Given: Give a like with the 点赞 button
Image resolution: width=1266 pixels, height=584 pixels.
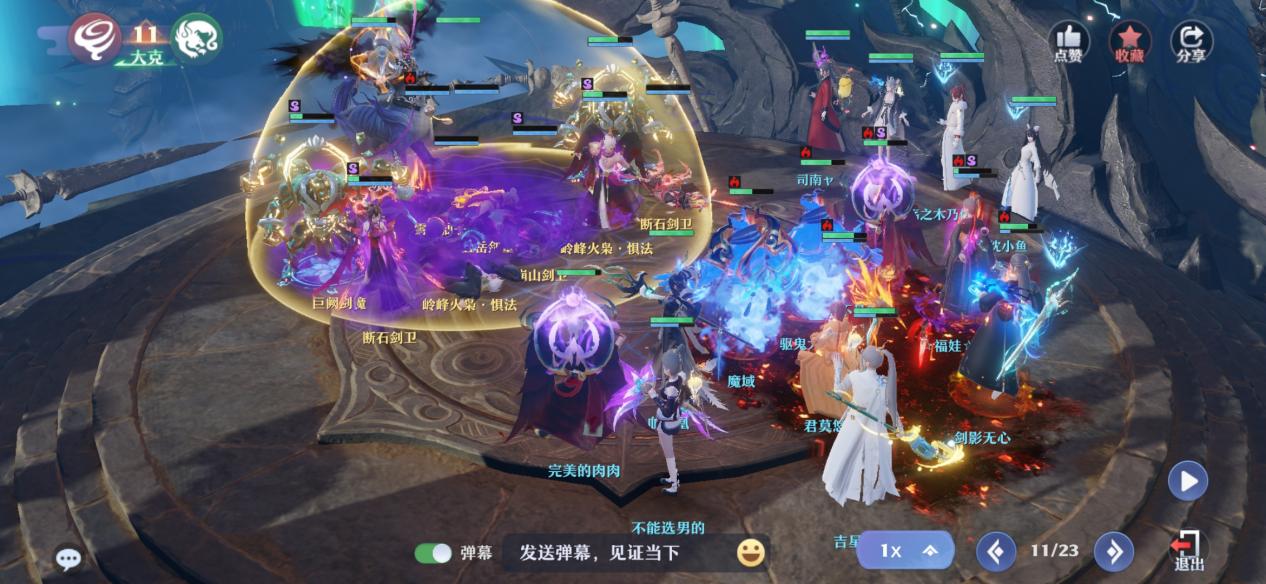Looking at the screenshot, I should pyautogui.click(x=1068, y=42).
